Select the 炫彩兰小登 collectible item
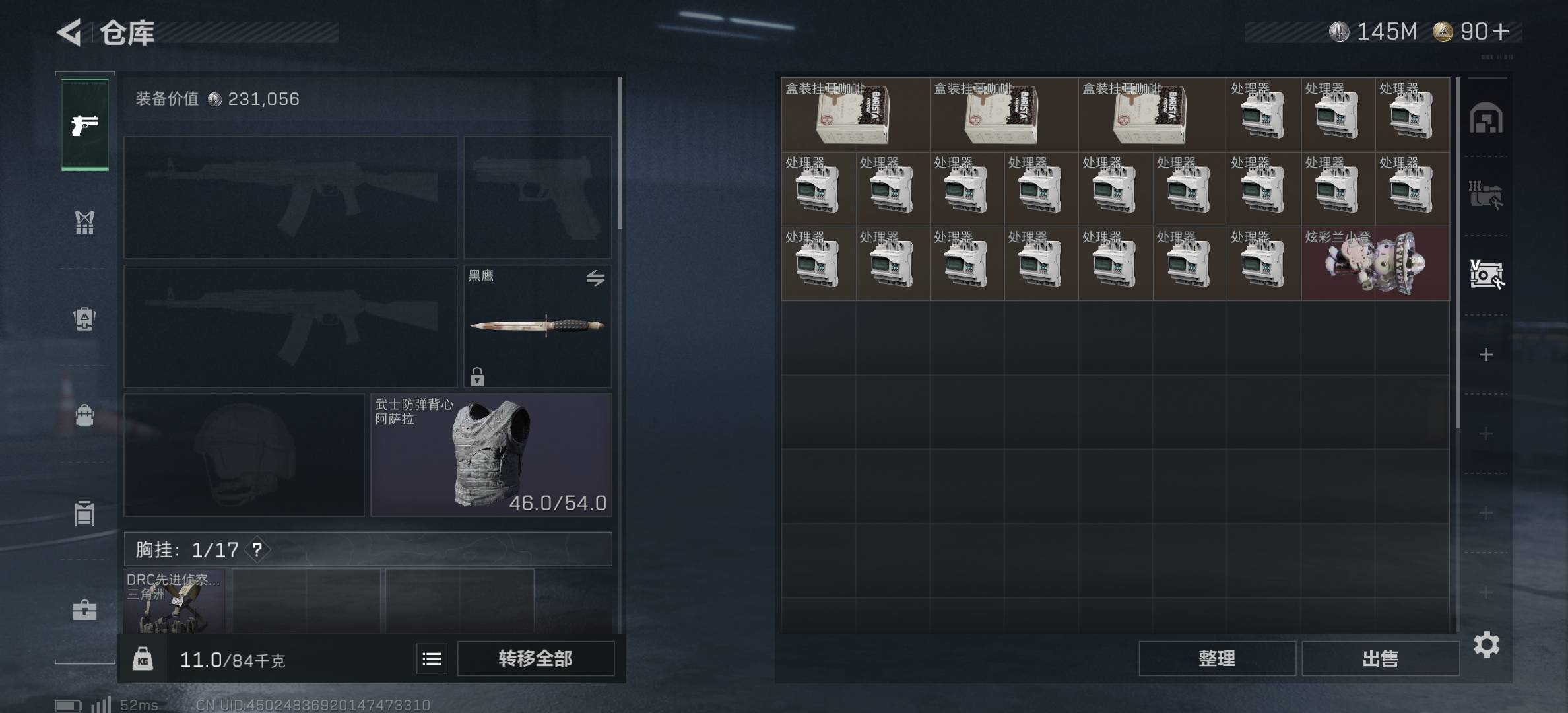This screenshot has height=713, width=1568. pyautogui.click(x=1375, y=263)
